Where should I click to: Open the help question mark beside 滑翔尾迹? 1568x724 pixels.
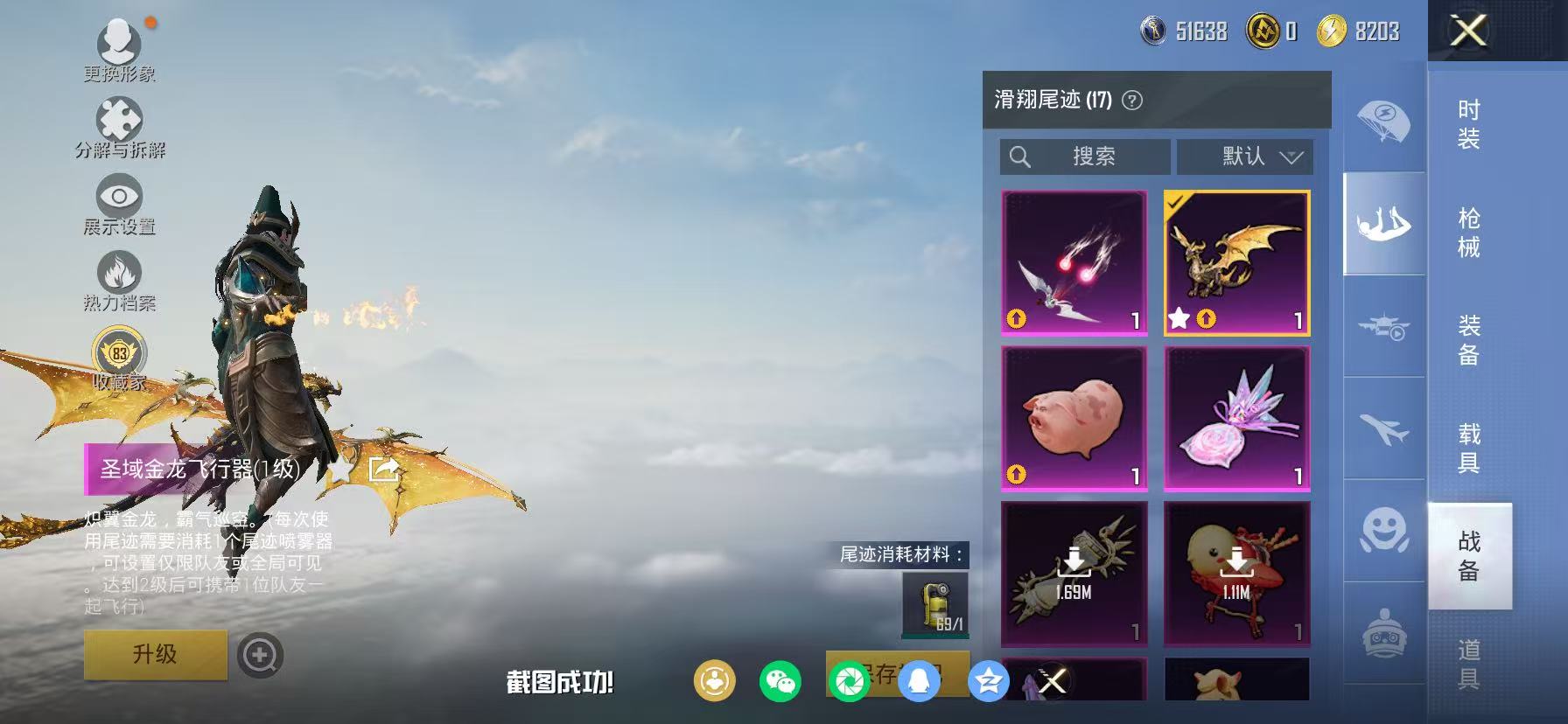pos(1133,101)
